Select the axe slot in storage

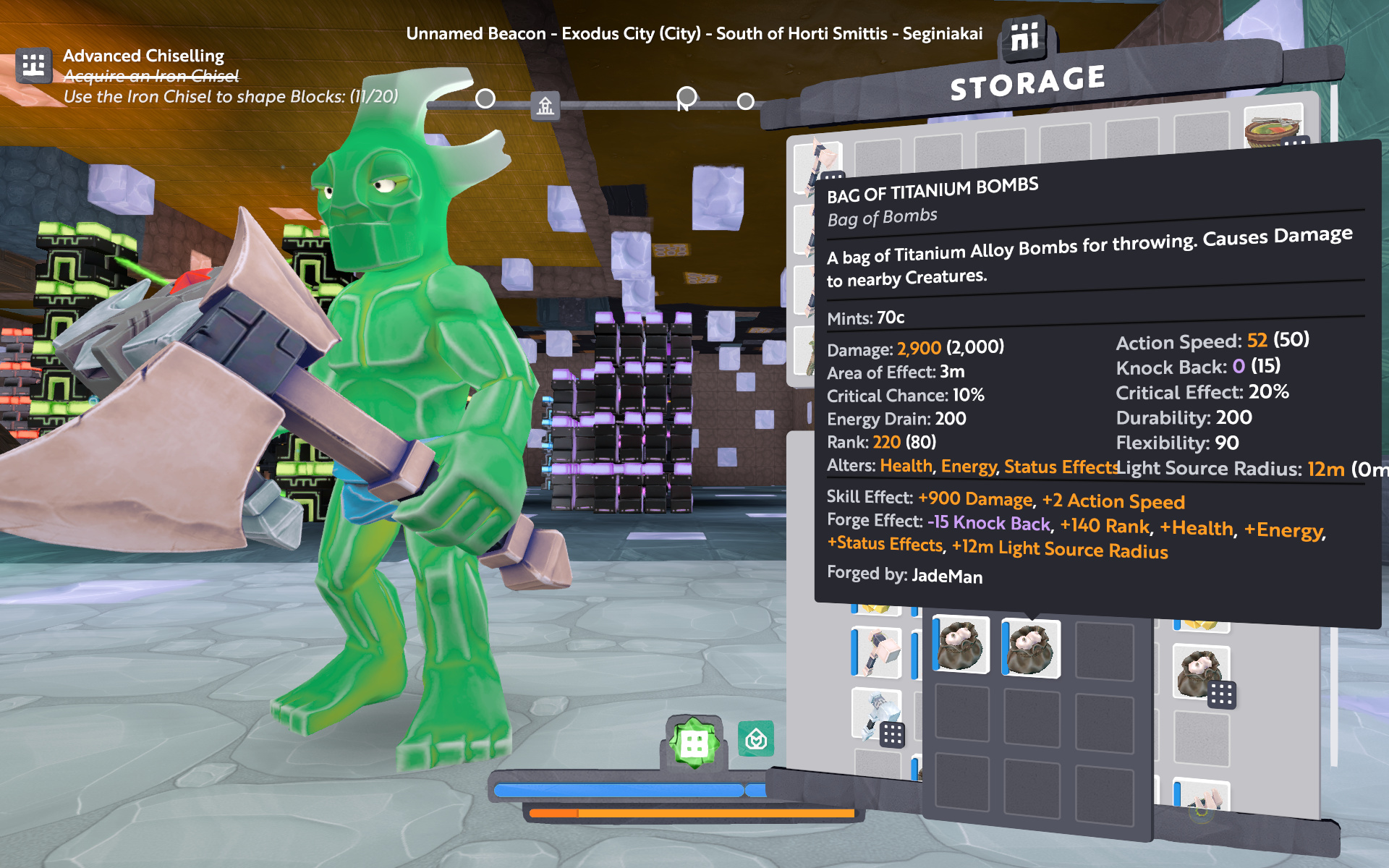817,163
